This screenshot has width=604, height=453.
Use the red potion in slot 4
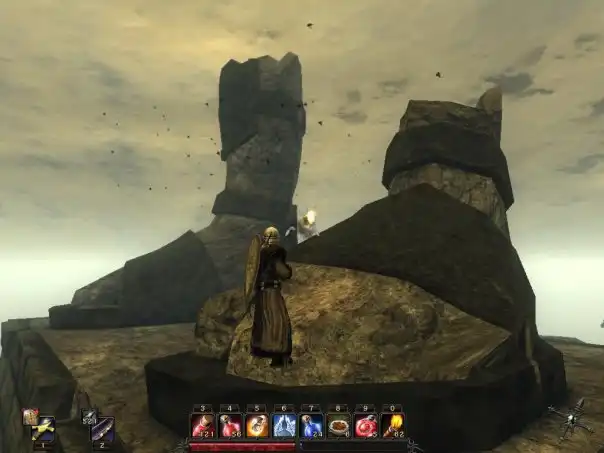[x=230, y=426]
